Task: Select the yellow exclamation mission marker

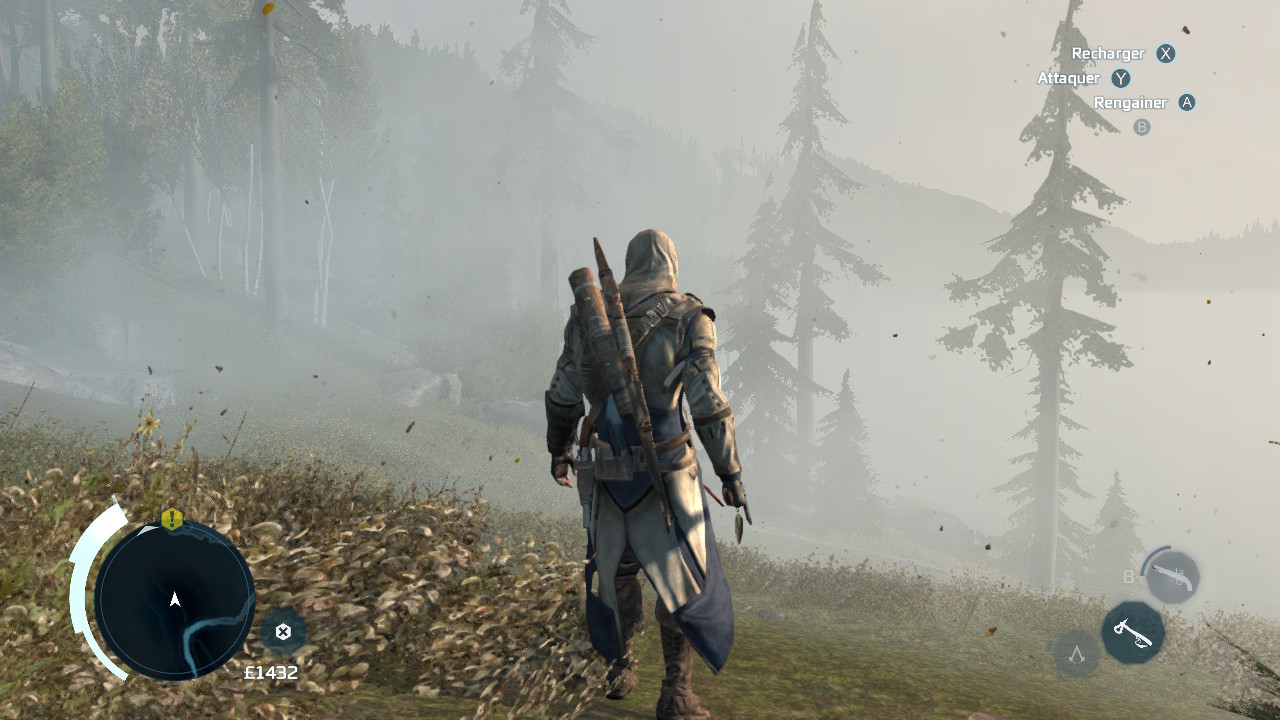Action: coord(172,519)
